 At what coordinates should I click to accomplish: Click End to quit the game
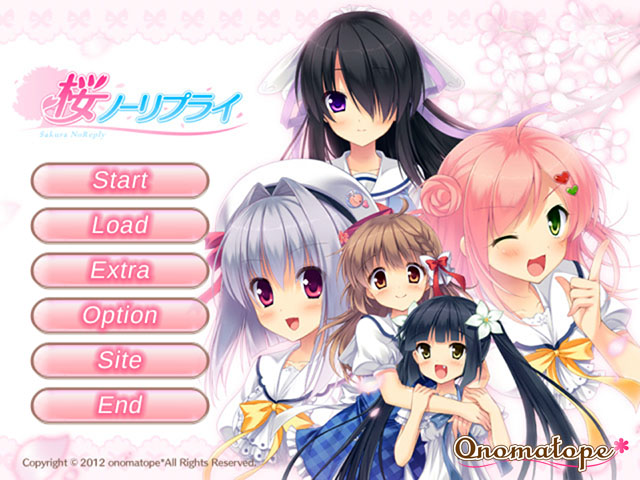click(120, 405)
